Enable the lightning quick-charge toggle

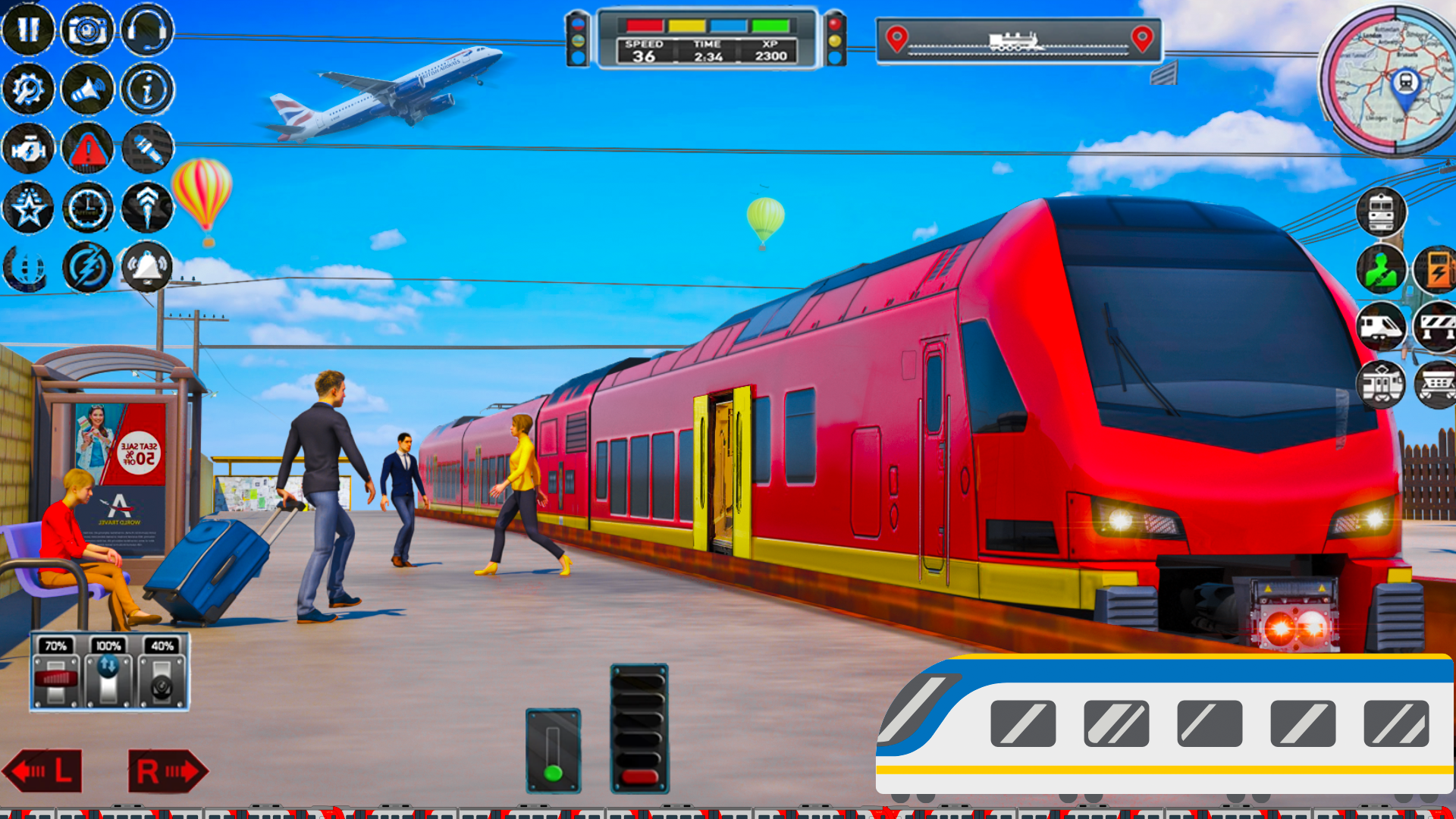[x=86, y=265]
